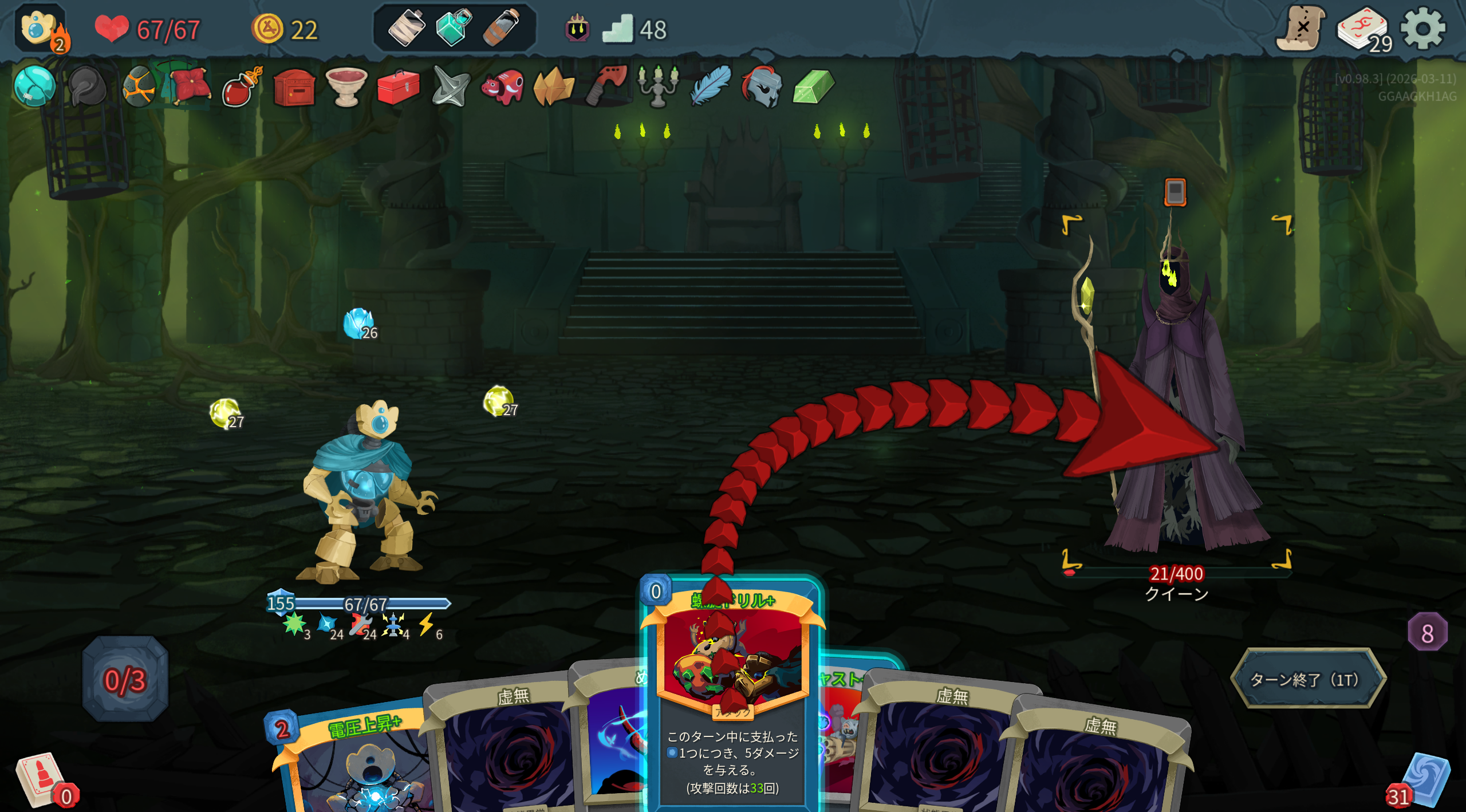Use the orange-banded vial potion
1466x812 pixels.
(502, 27)
